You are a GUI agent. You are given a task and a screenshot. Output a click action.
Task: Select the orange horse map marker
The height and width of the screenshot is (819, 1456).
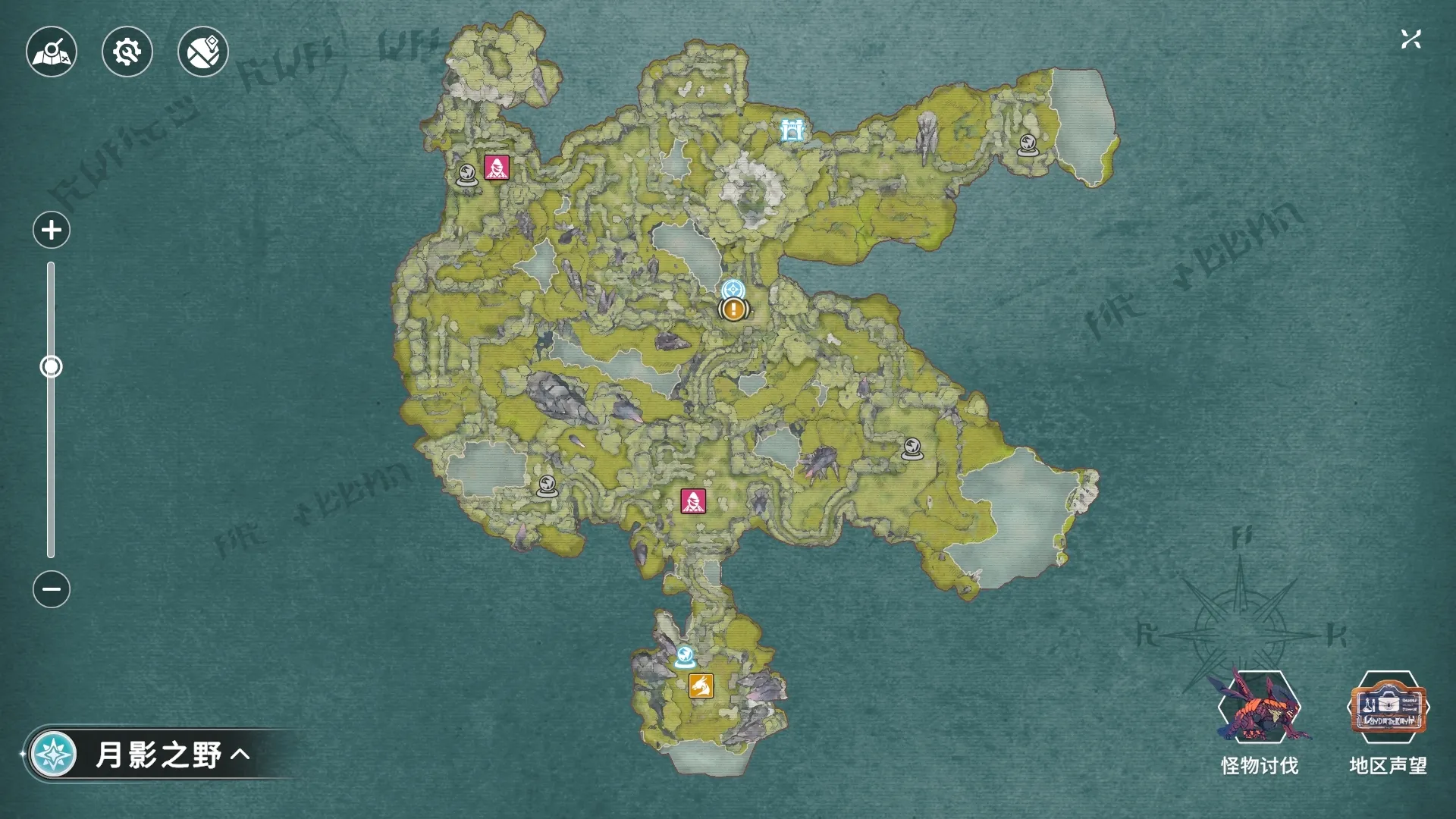point(701,686)
